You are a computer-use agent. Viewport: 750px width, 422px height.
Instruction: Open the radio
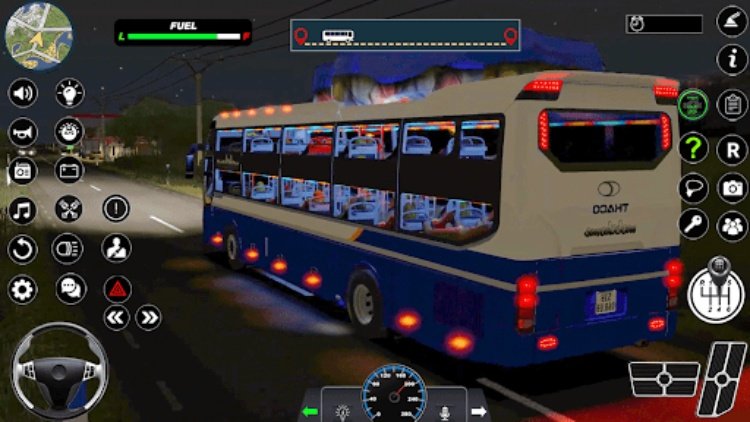[23, 171]
